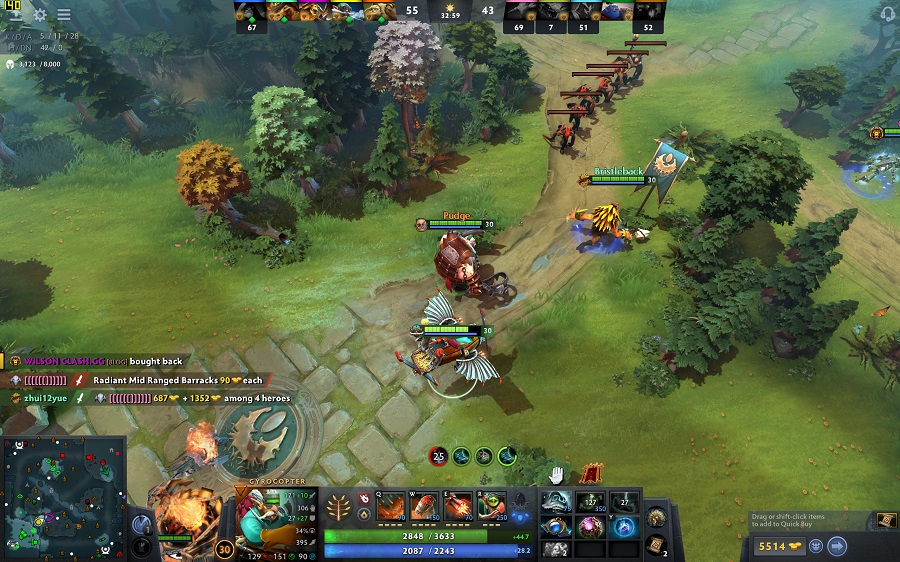Click the scan ability button beside minimap

pos(141,524)
